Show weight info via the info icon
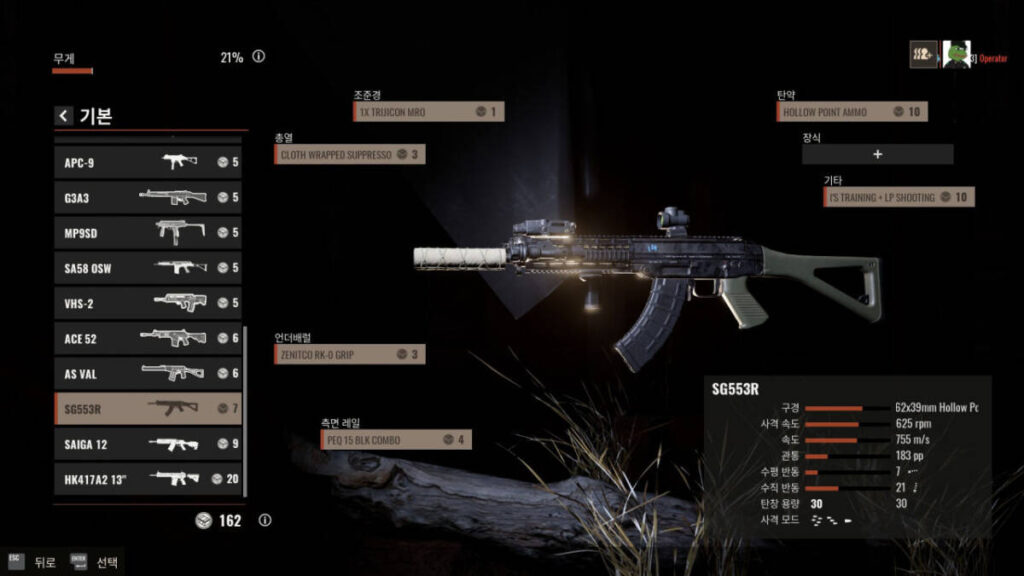The width and height of the screenshot is (1024, 576). [259, 57]
